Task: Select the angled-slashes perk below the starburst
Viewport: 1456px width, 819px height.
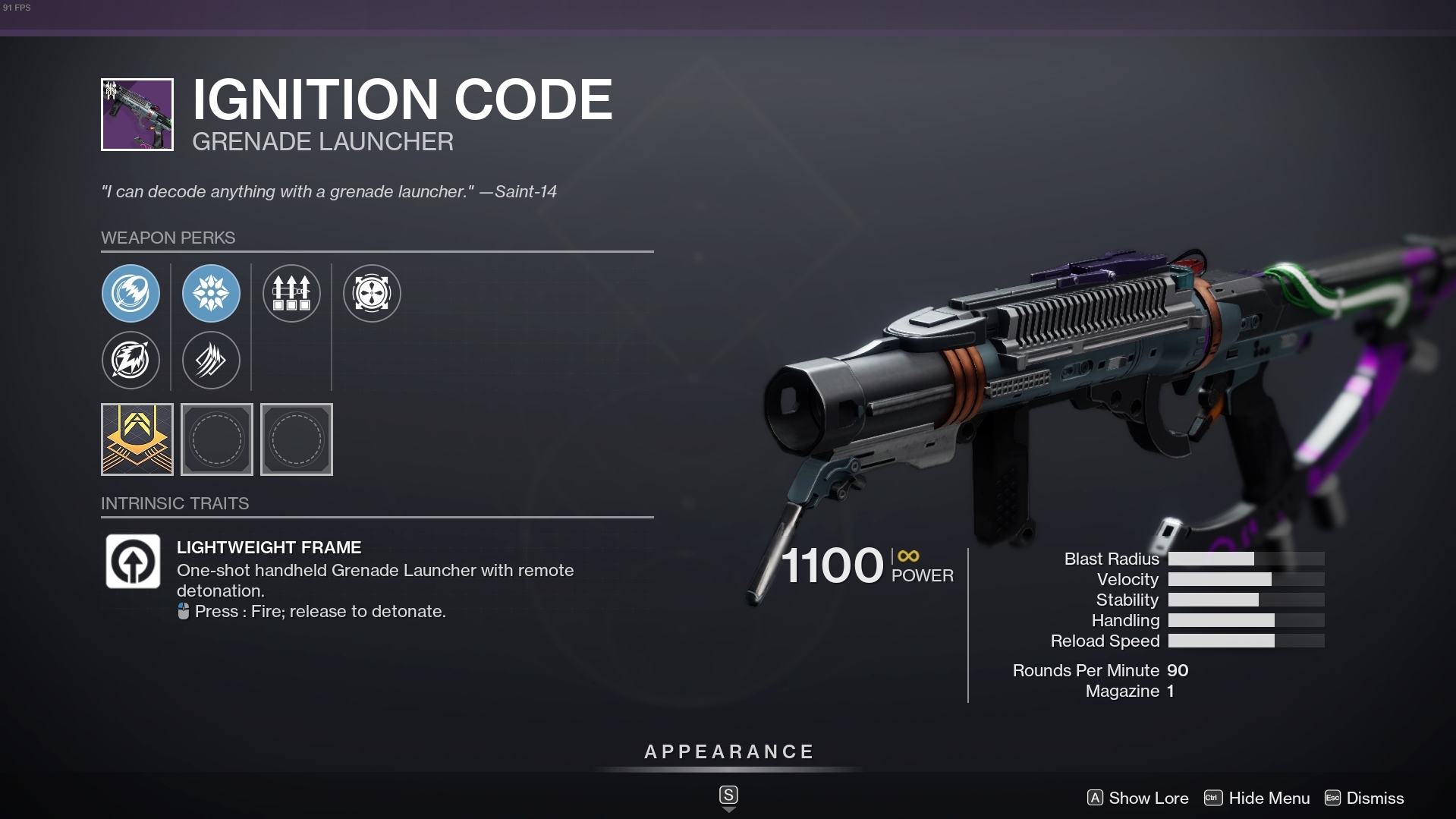Action: point(211,361)
